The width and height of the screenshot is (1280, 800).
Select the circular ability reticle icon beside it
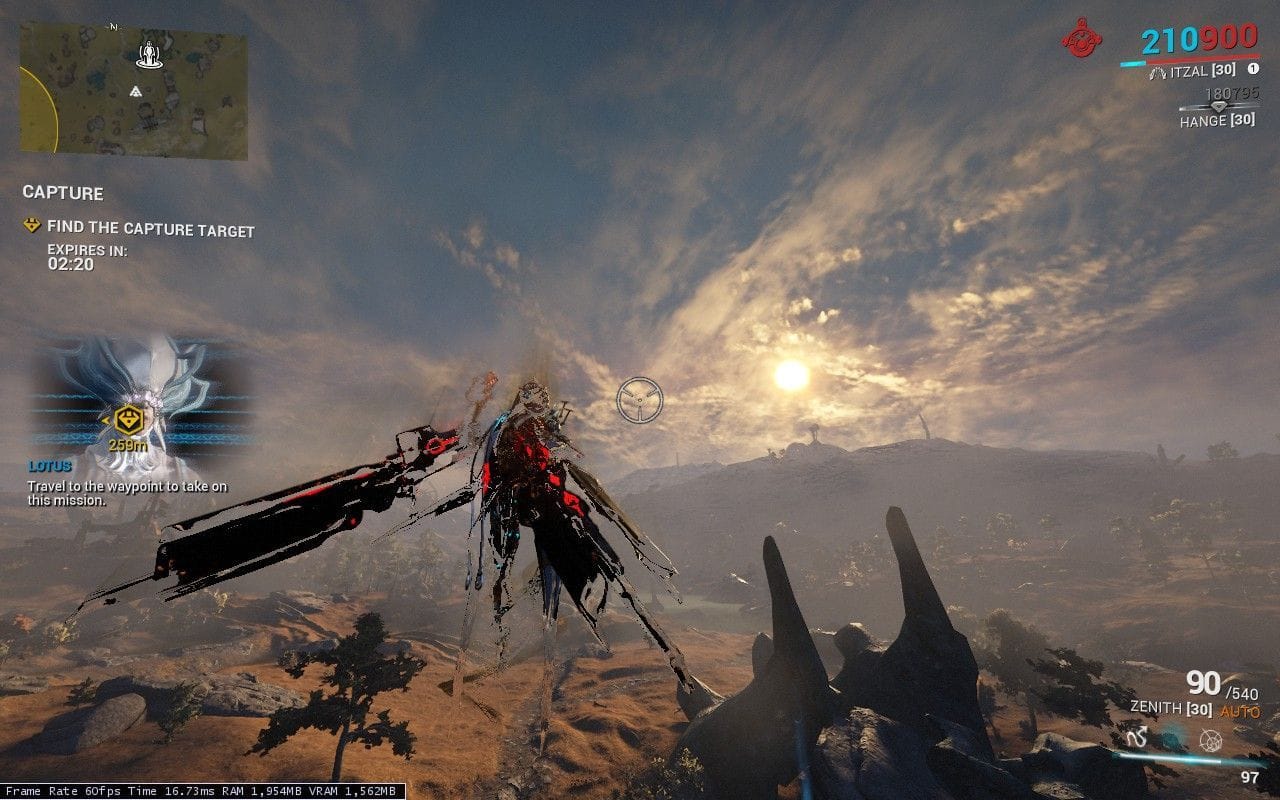tap(1210, 740)
